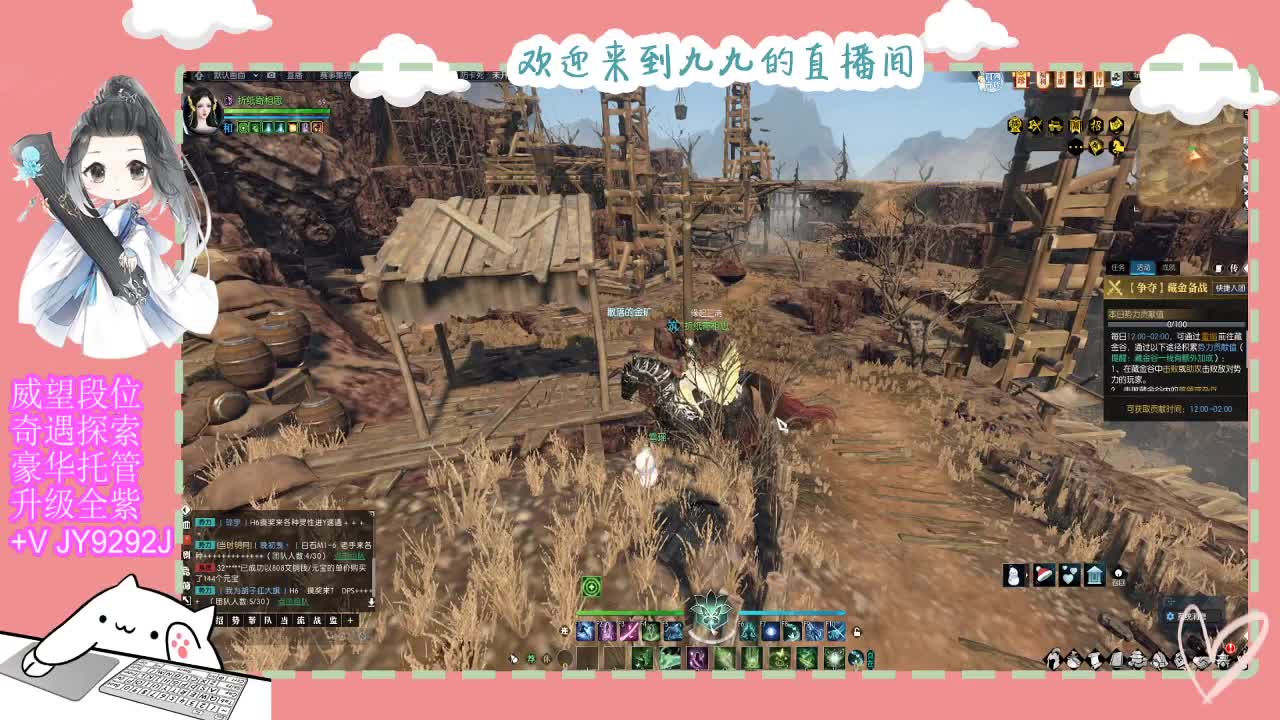Click the snowman event icon bottom right

pyautogui.click(x=1013, y=575)
